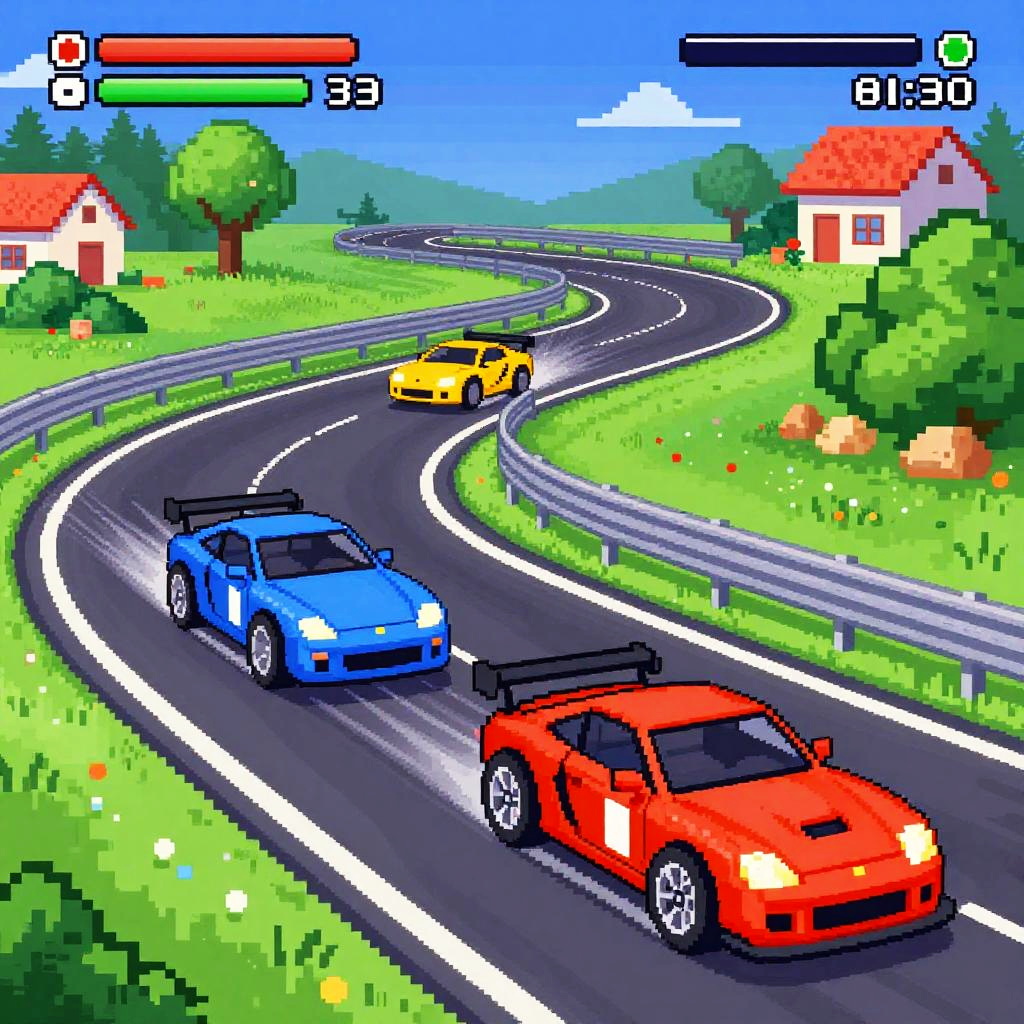Select the white icon beside the green bar
1024x1024 pixels.
(x=68, y=91)
